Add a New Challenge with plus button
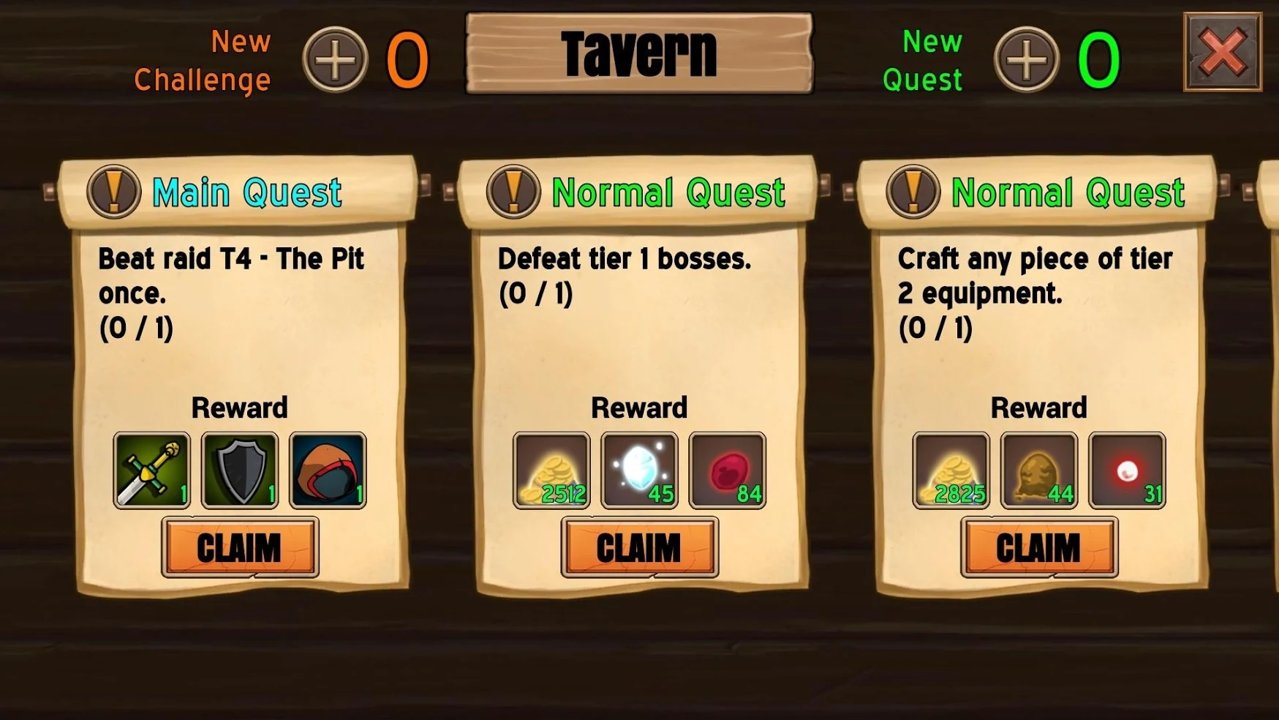Screen dimensions: 1279x720 [x=335, y=60]
